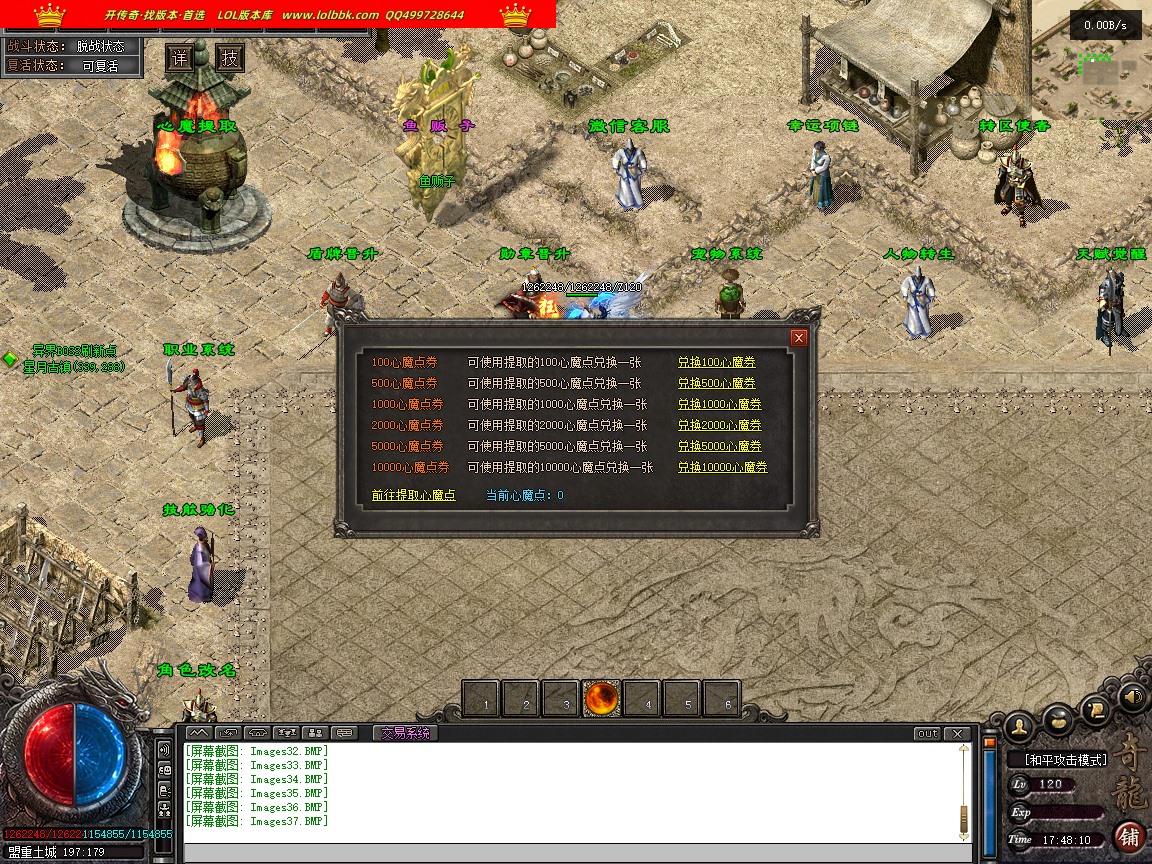Click the chat text input bar
This screenshot has width=1152, height=864.
pyautogui.click(x=575, y=853)
